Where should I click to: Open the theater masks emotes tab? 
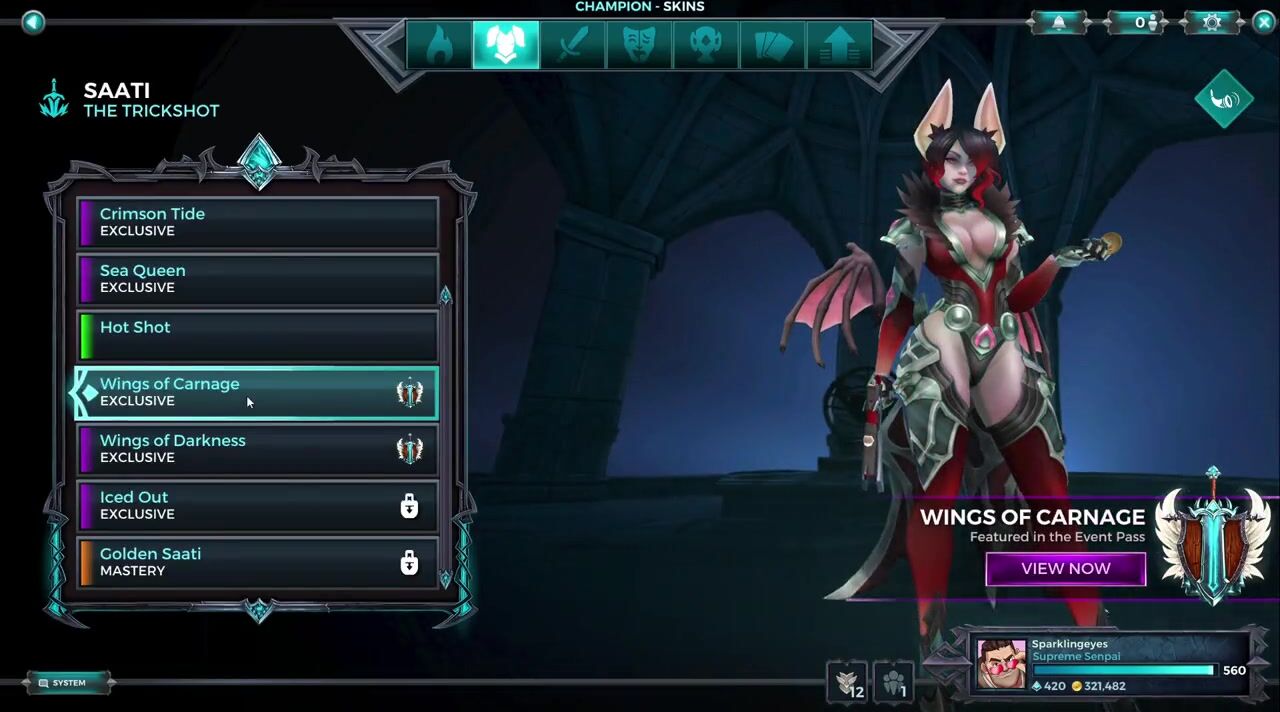tap(639, 45)
